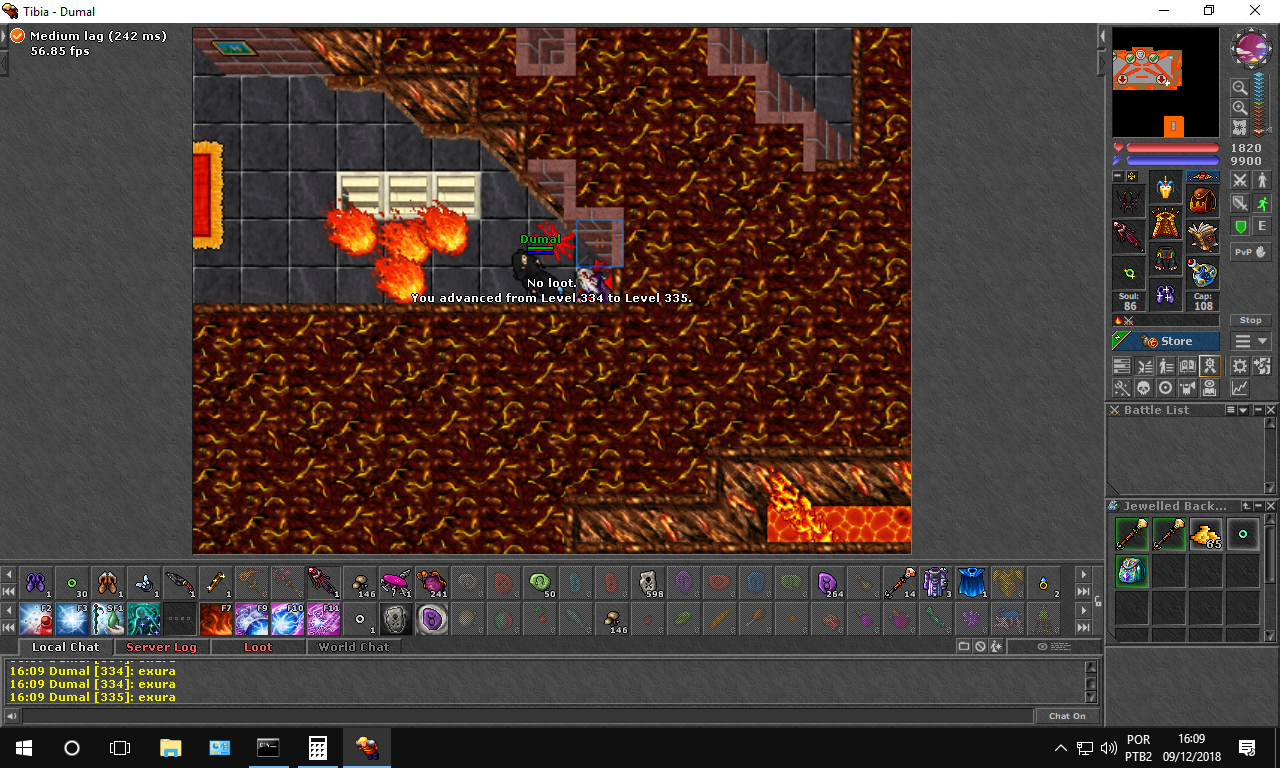Toggle the PvP mode button

tap(1250, 252)
